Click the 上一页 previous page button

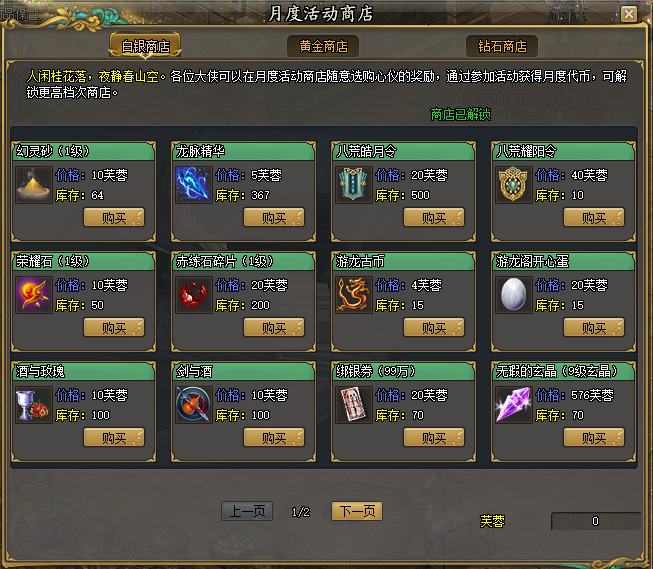246,511
